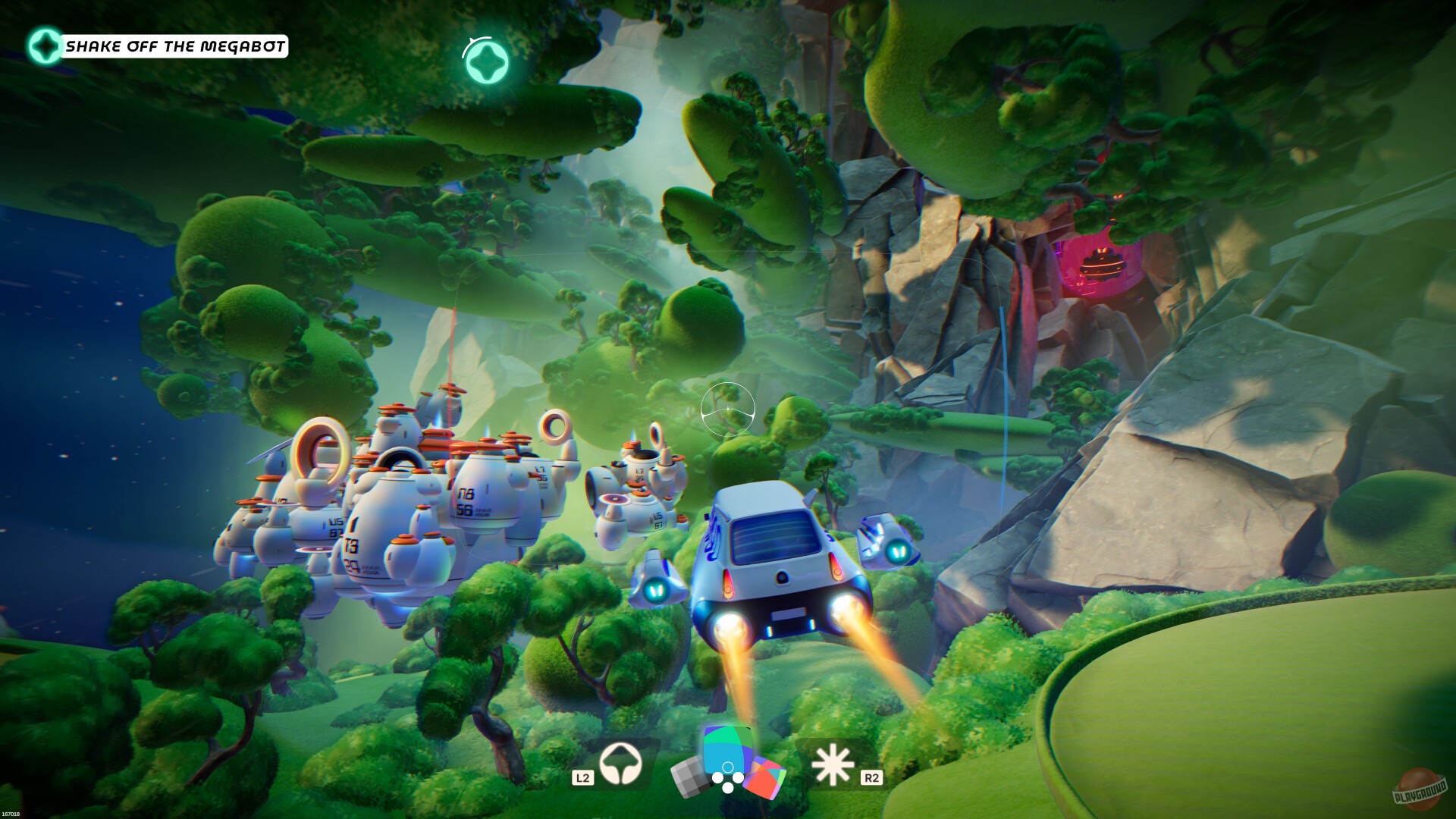
Task: Click the R2 button prompt label
Action: point(873,777)
